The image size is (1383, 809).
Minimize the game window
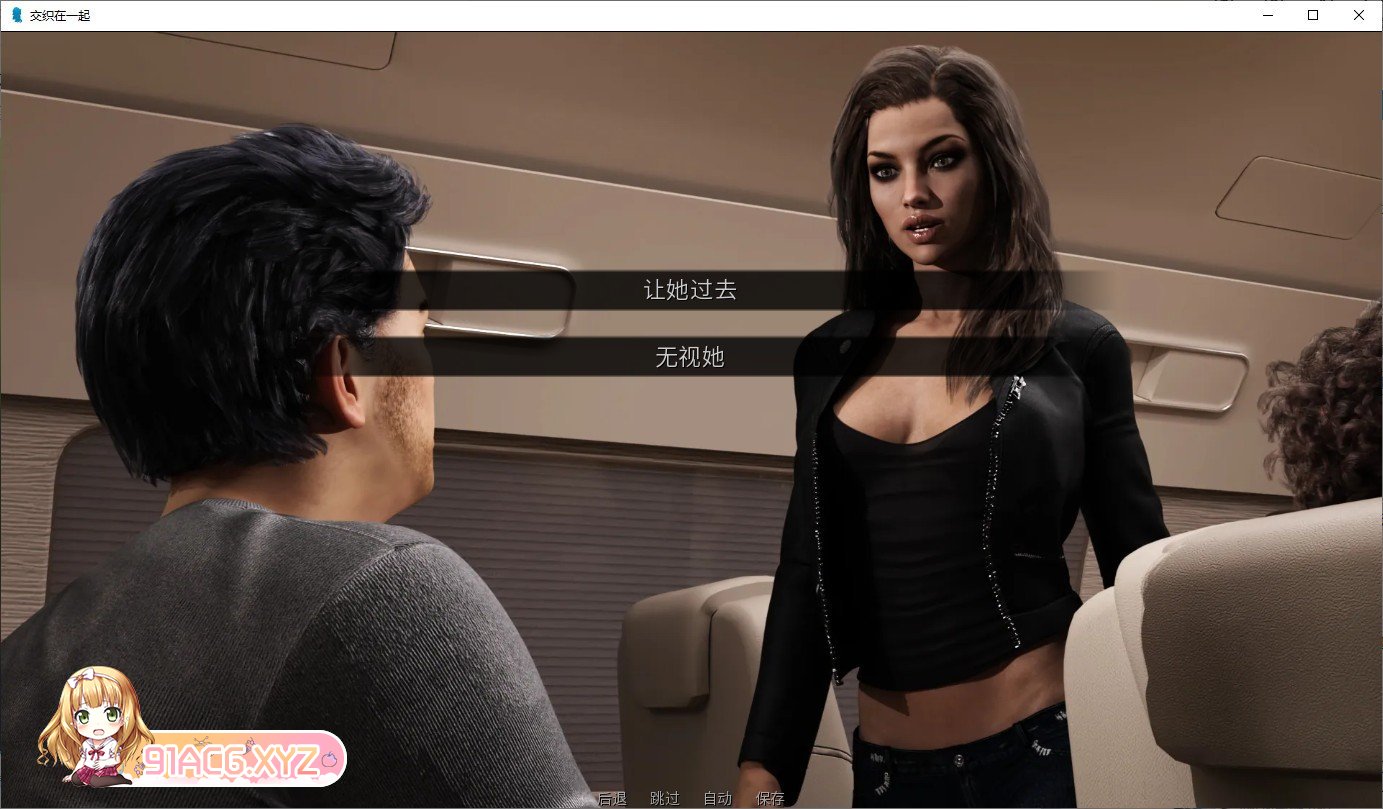(x=1266, y=15)
